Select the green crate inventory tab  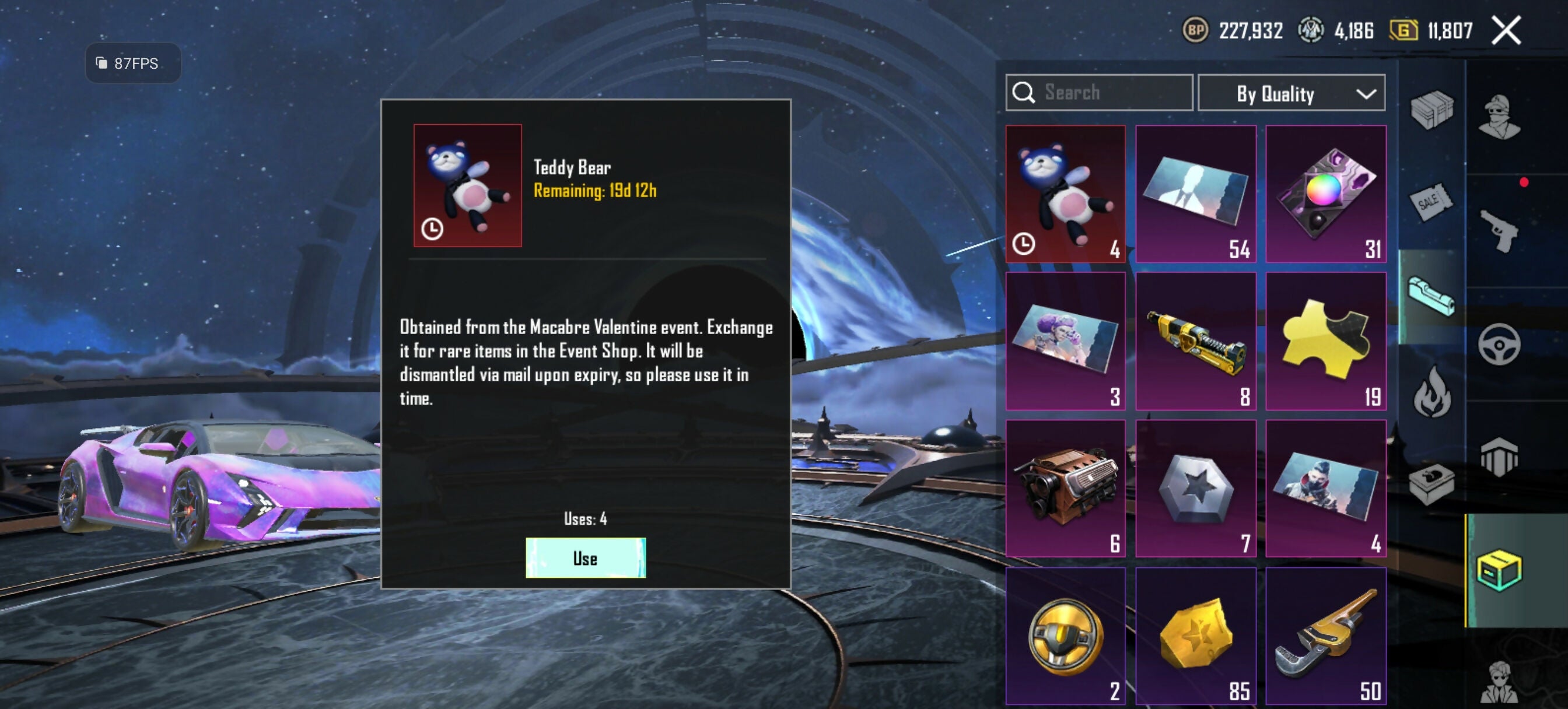point(1499,570)
